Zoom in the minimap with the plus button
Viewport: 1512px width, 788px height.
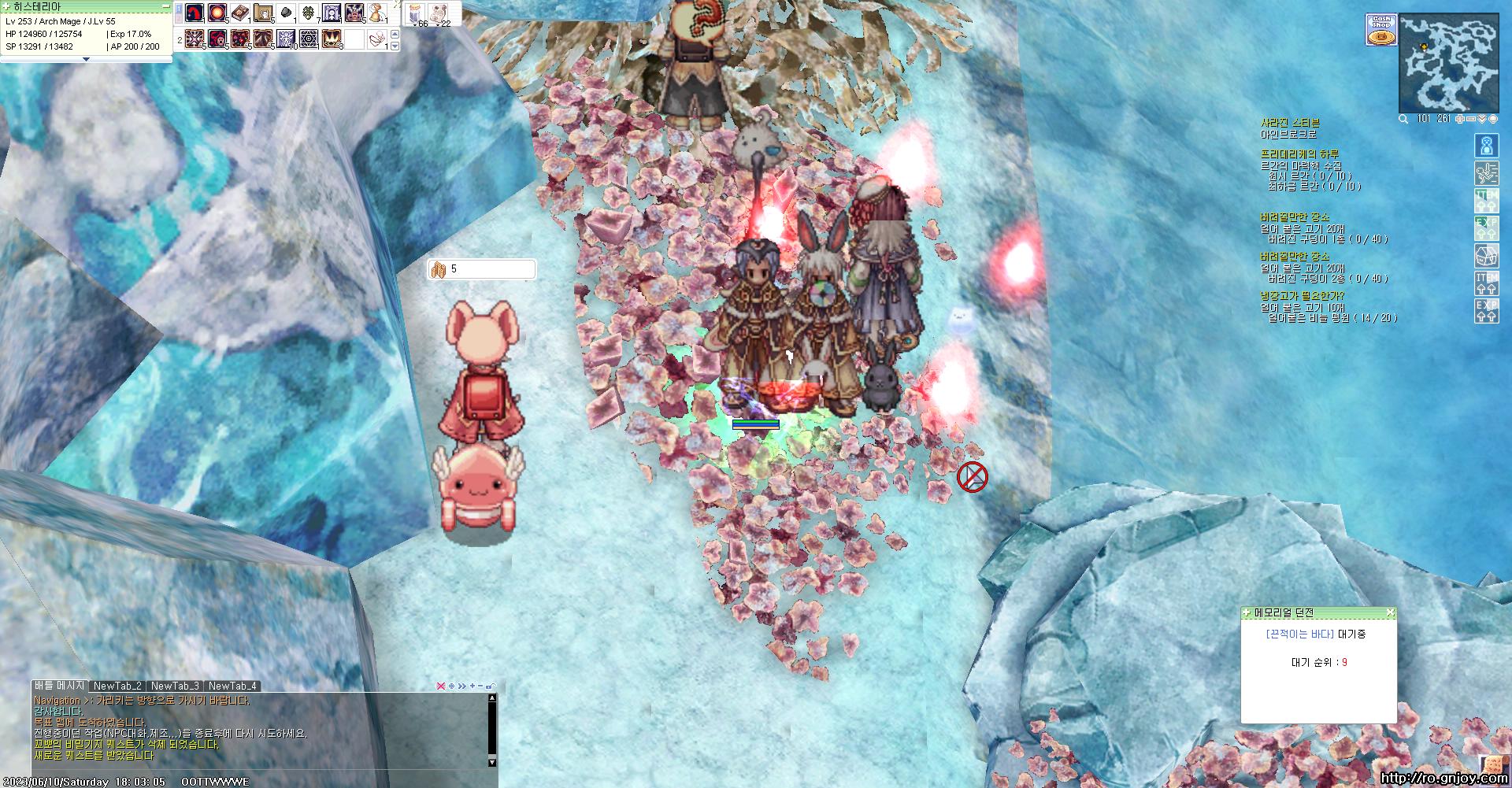click(1459, 119)
